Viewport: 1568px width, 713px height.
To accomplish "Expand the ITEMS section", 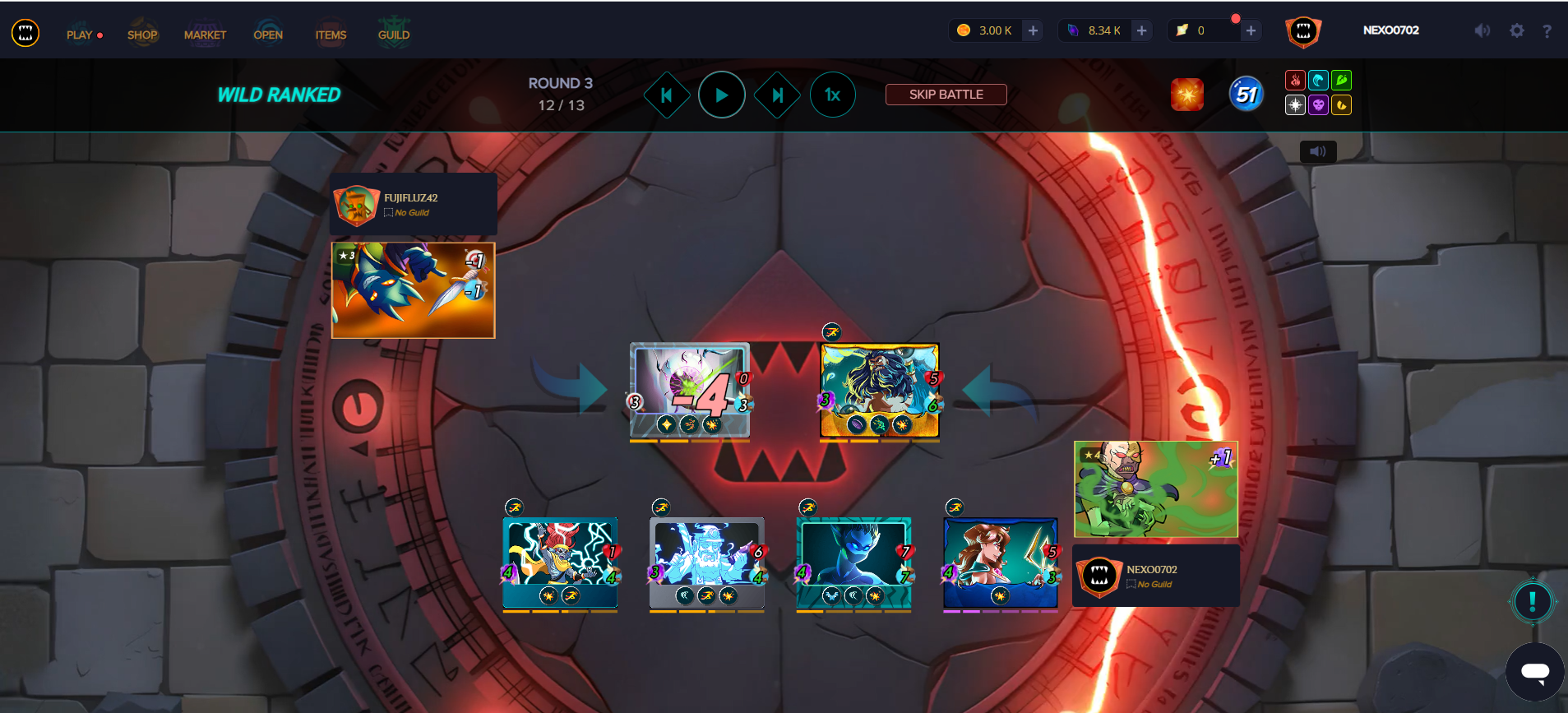I will coord(331,35).
